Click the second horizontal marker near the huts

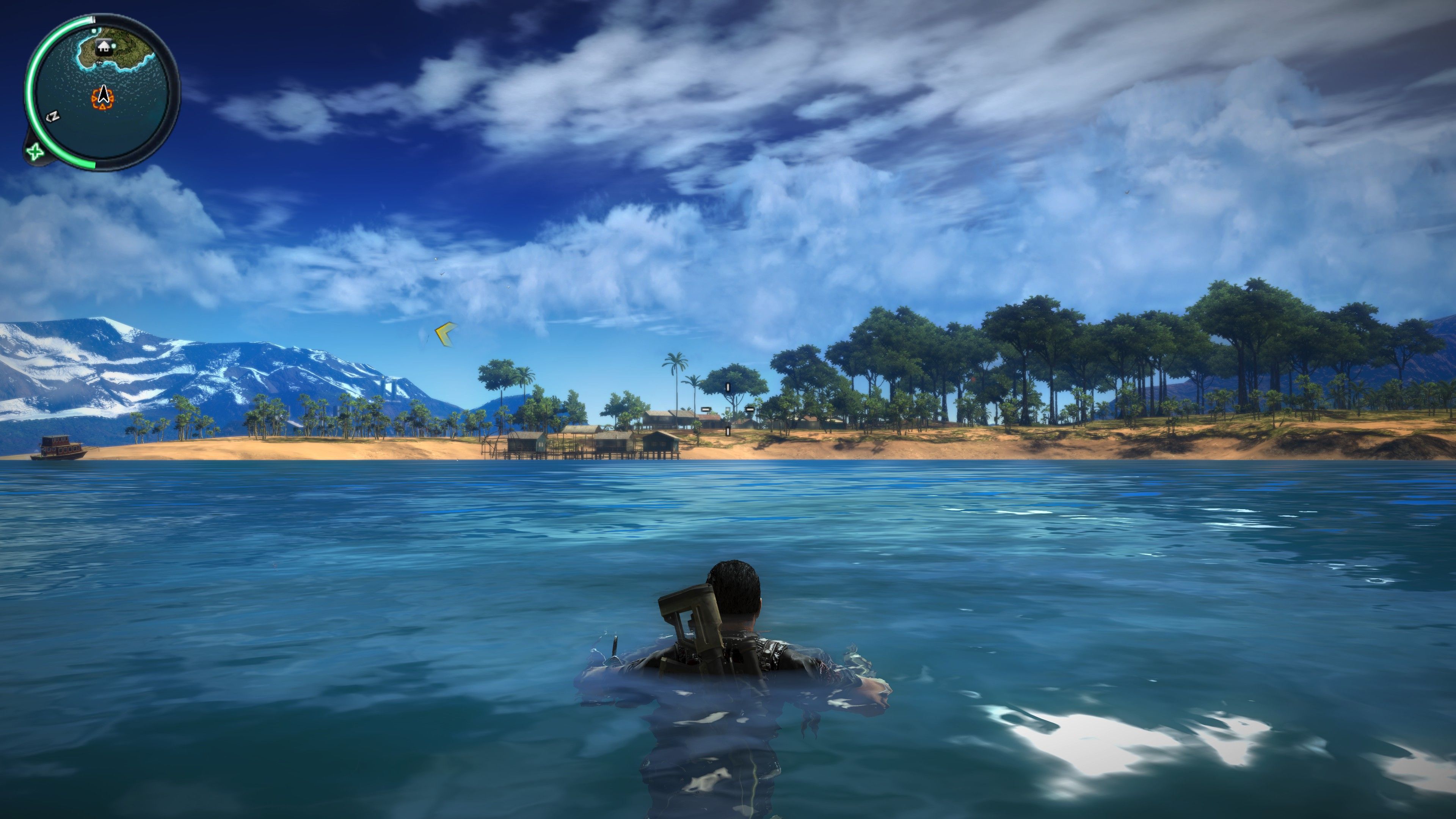pyautogui.click(x=750, y=410)
